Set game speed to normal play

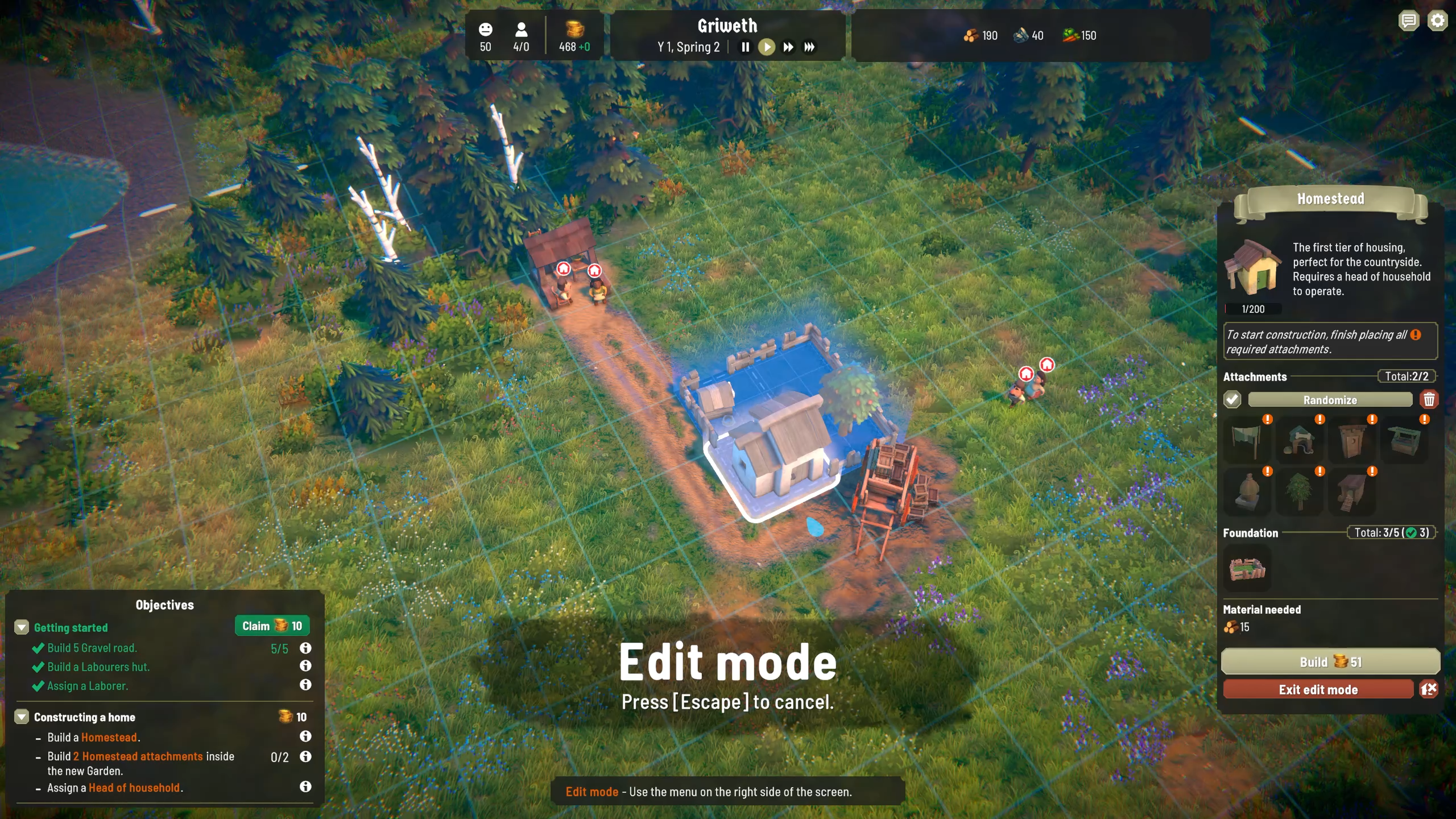point(767,47)
